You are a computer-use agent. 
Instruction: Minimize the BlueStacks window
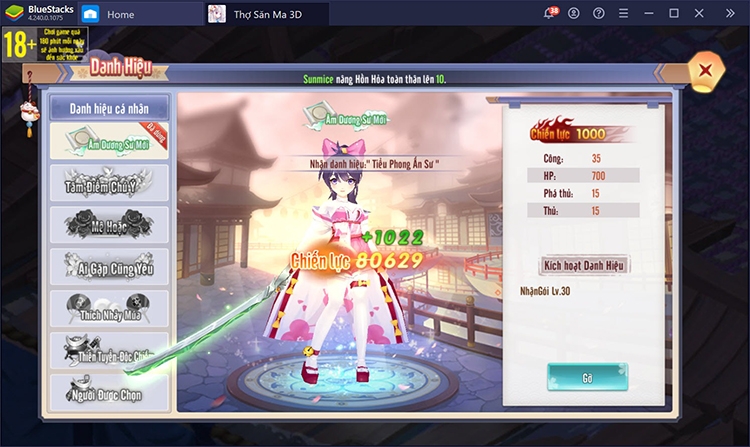(x=649, y=14)
